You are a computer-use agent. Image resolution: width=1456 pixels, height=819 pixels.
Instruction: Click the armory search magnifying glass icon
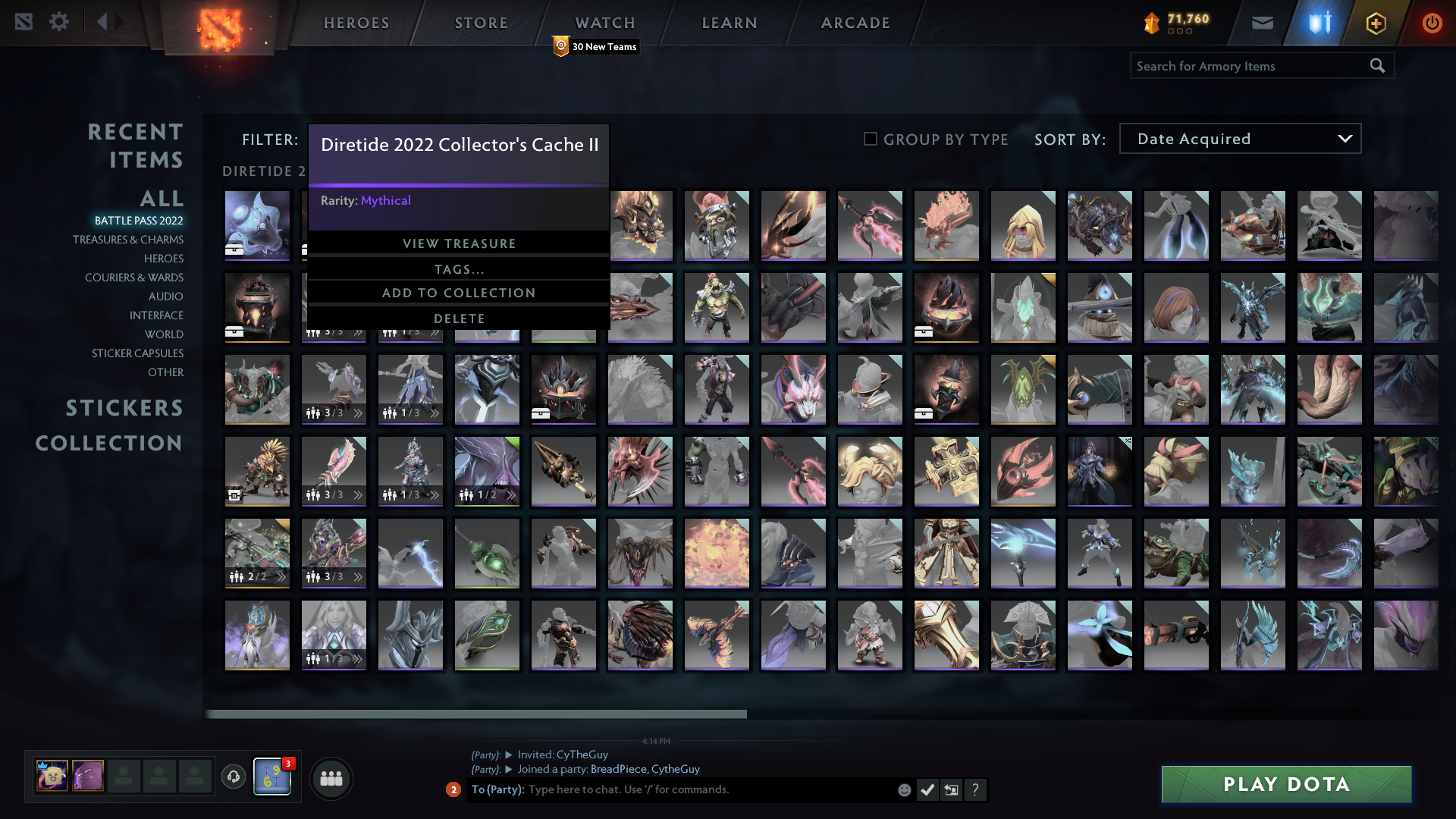click(x=1377, y=66)
